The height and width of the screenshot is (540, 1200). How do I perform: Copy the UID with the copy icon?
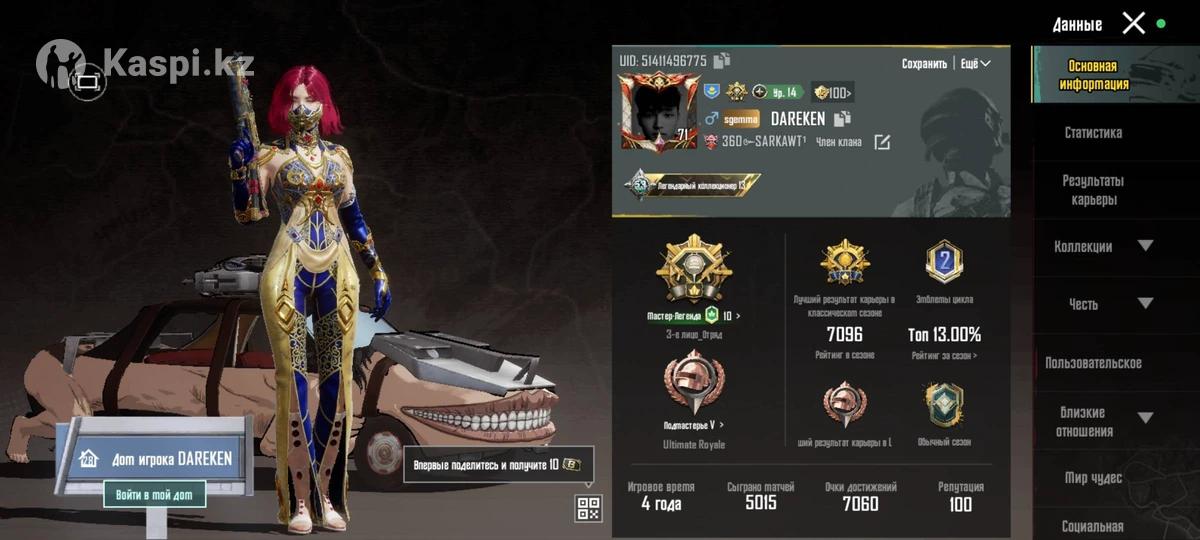coord(722,61)
